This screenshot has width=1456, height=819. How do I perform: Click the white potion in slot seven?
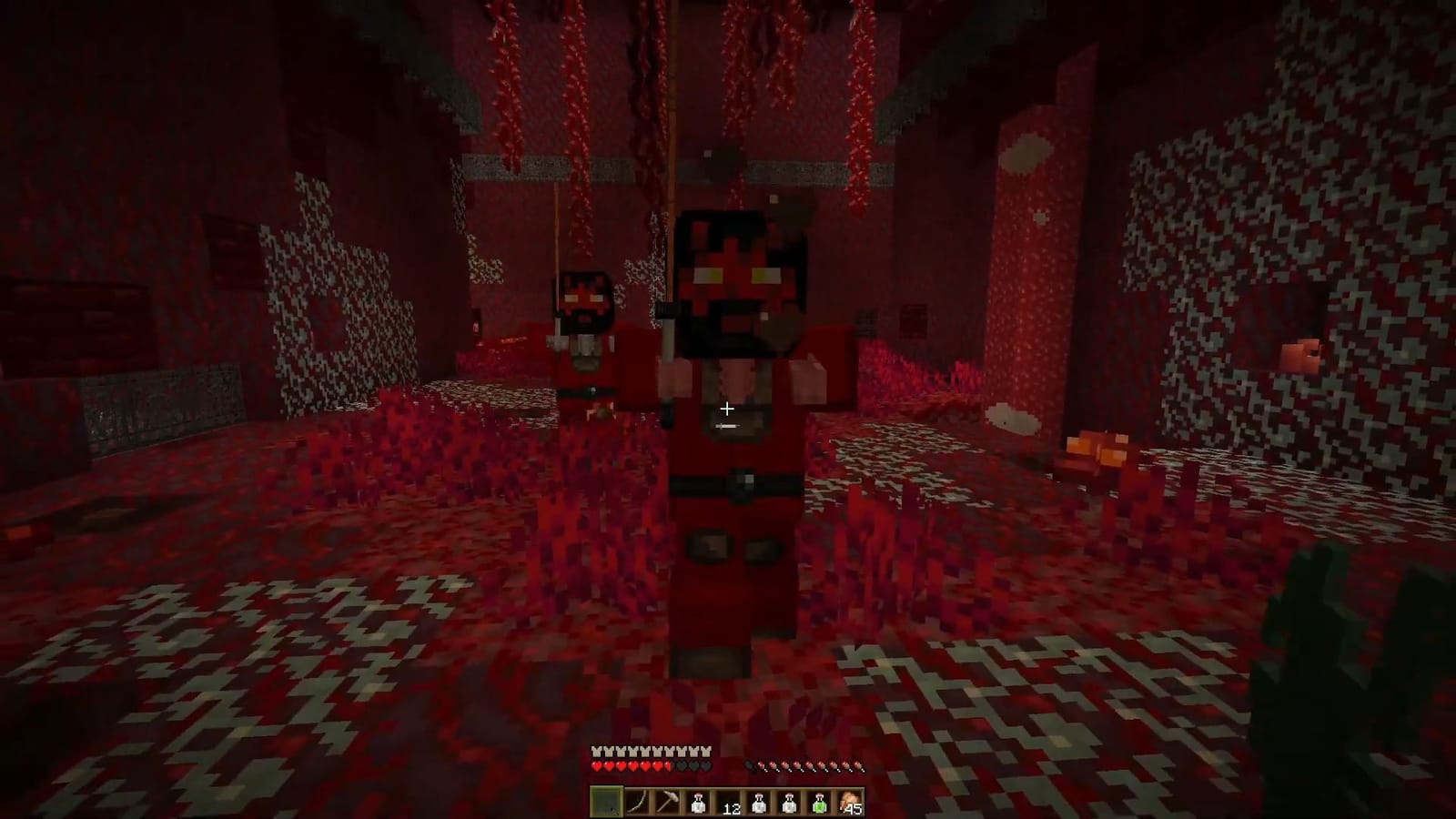pos(790,801)
